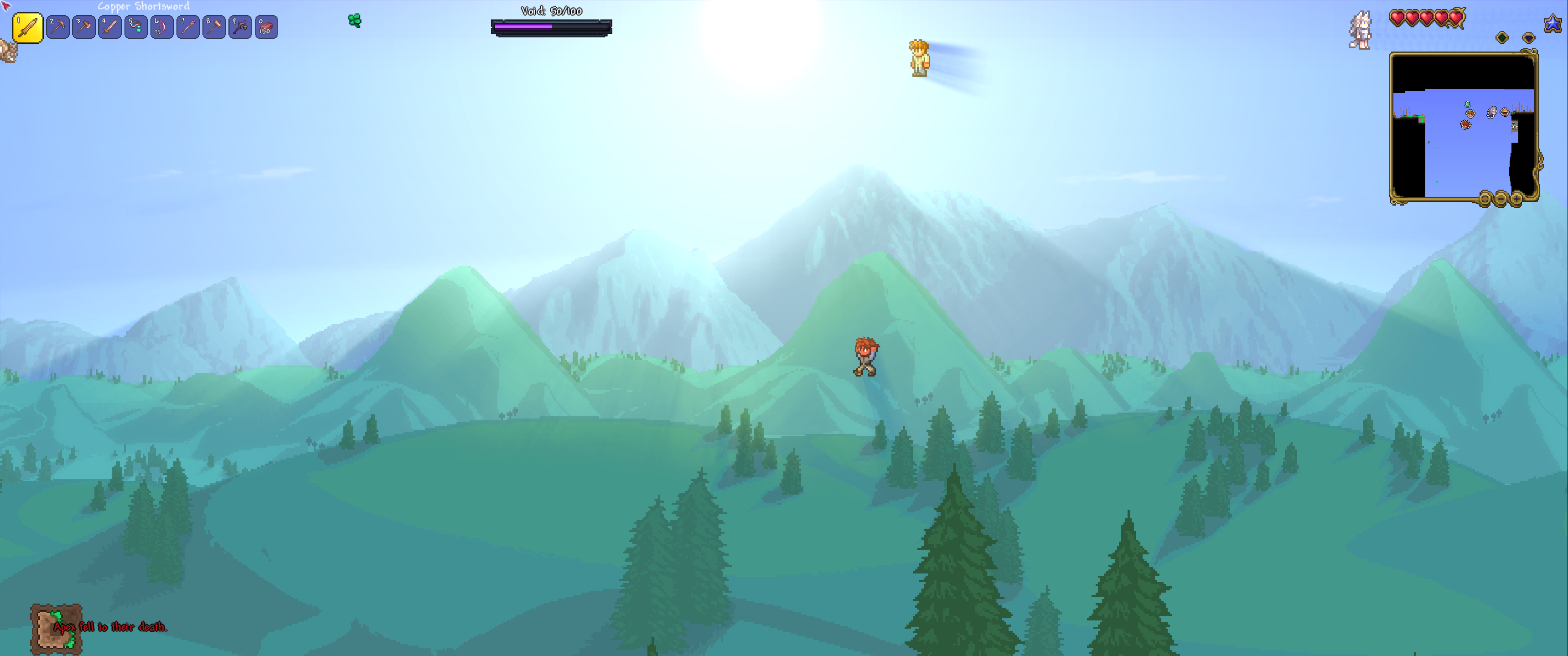Reset the minimap zoom with the leftmost button
Screen dimensions: 1568x656
(x=1485, y=198)
